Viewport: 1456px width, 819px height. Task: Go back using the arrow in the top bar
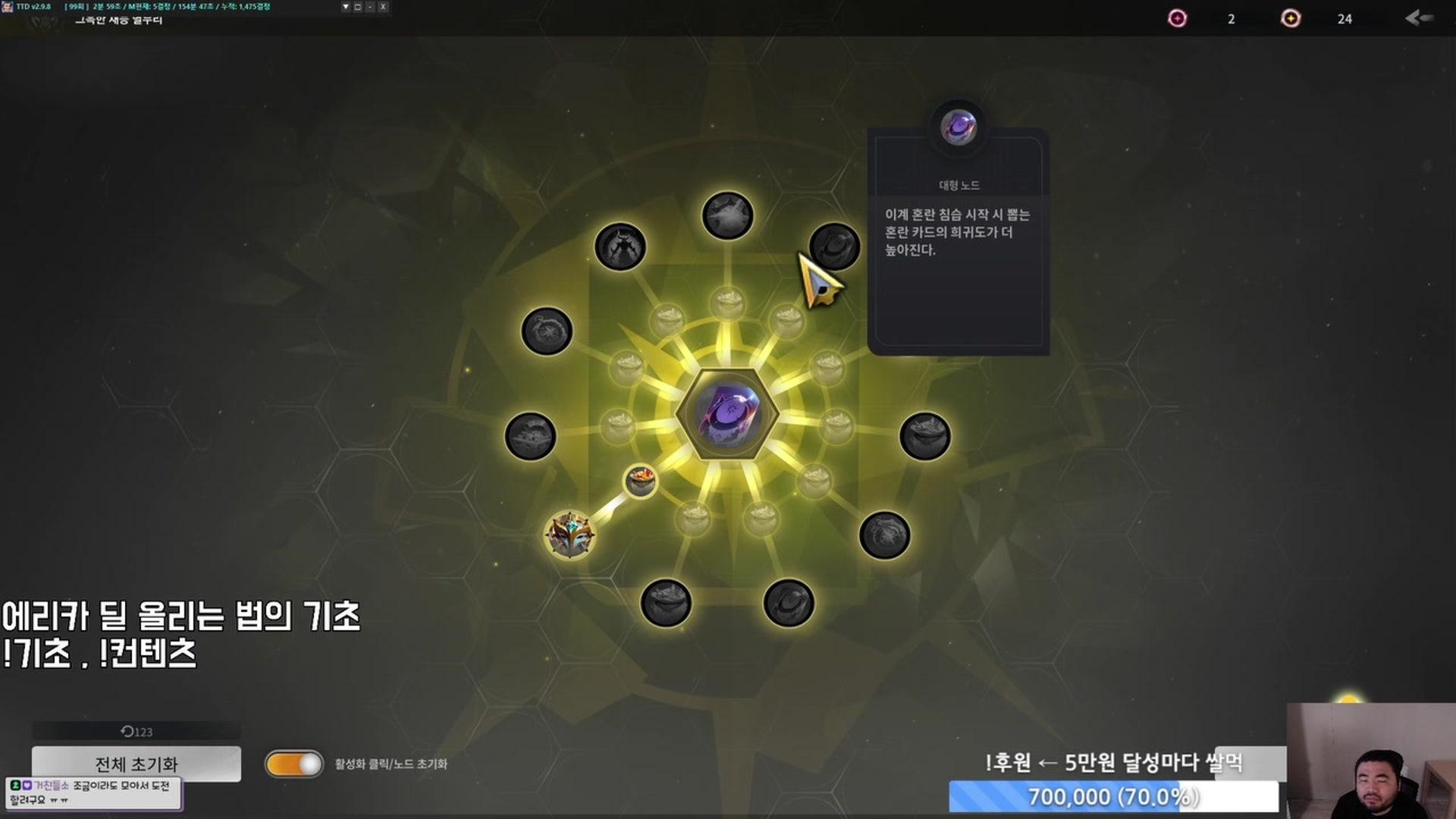(1418, 18)
